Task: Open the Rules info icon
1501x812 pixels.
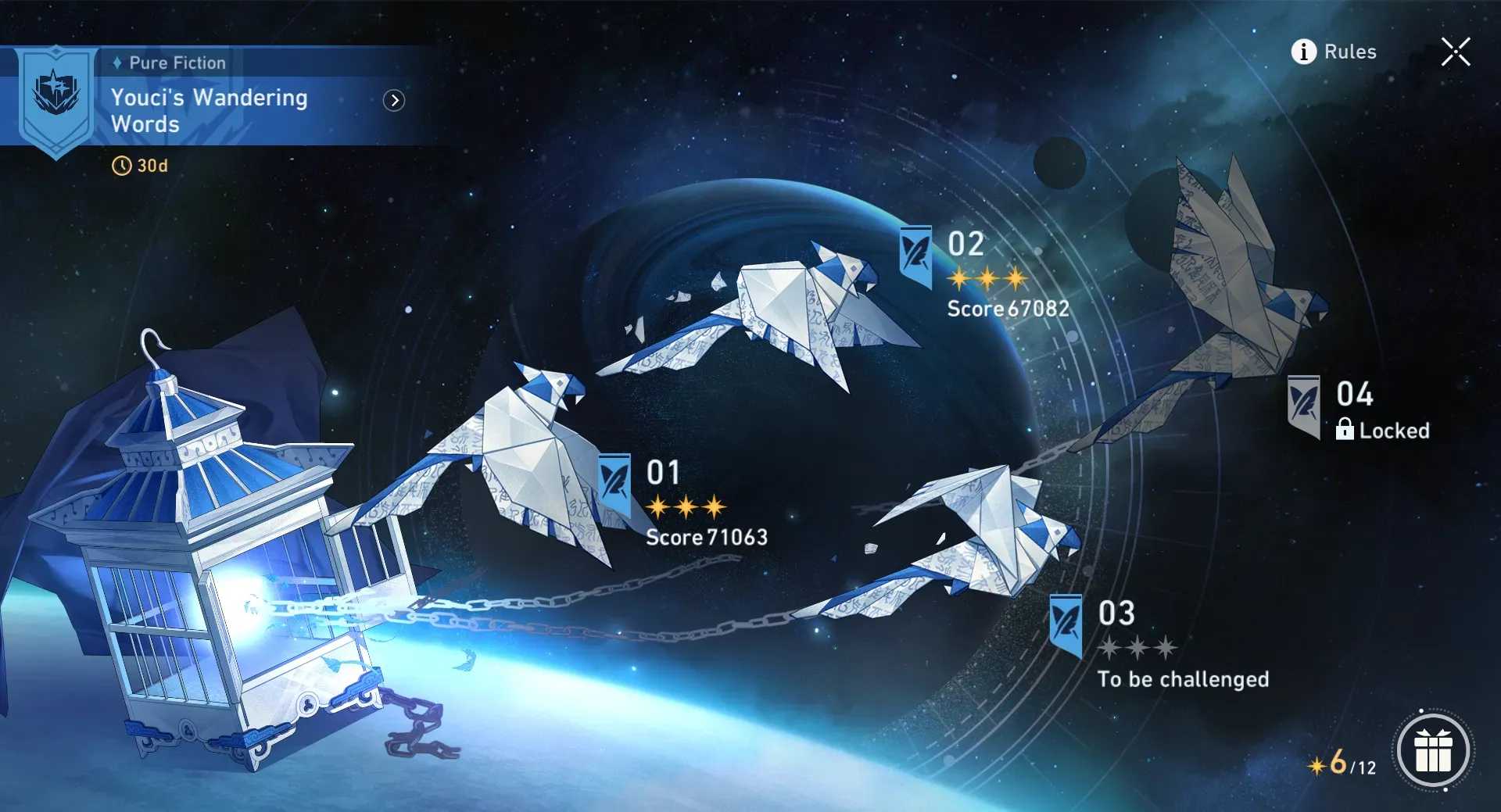Action: coord(1302,52)
